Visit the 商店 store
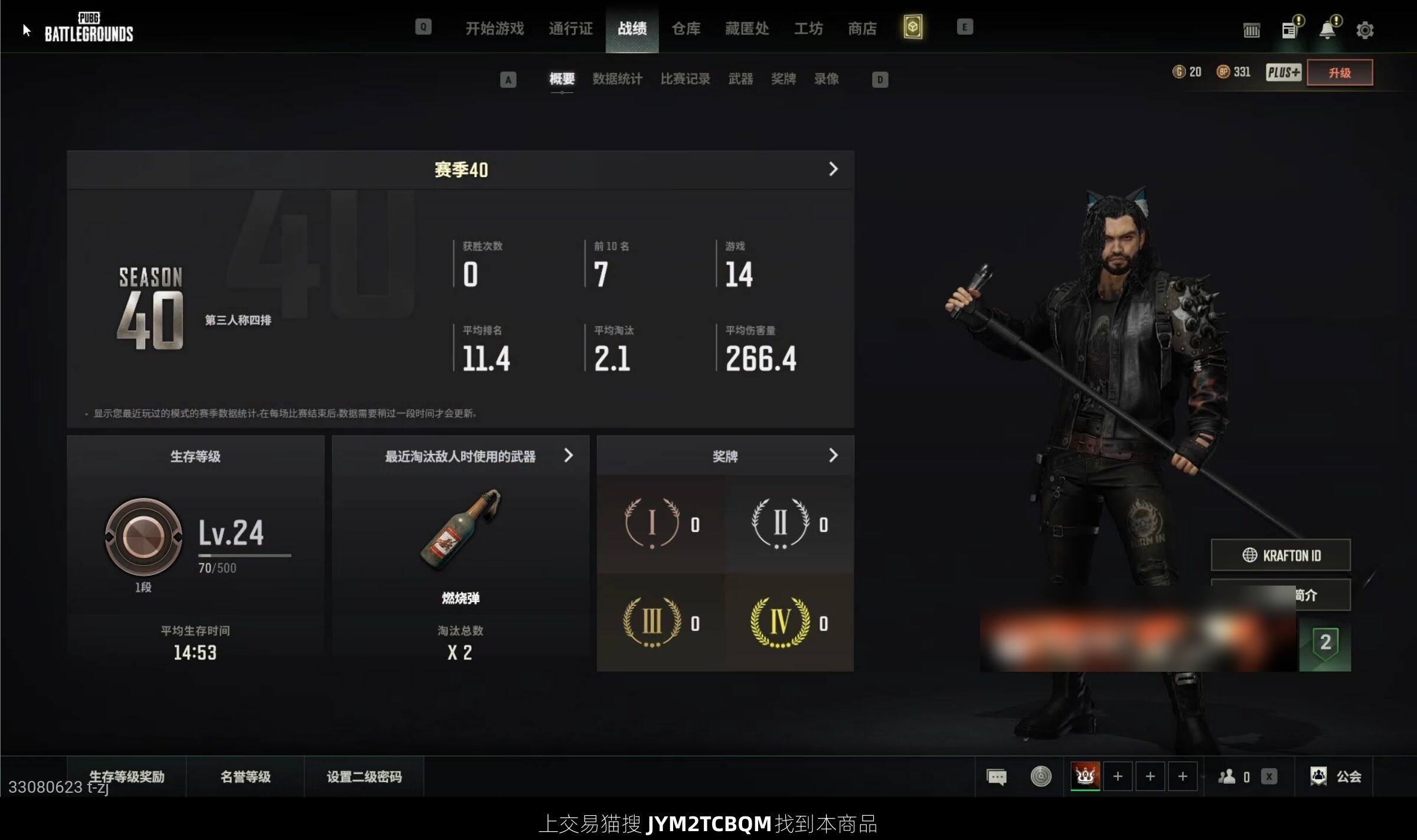 (862, 28)
